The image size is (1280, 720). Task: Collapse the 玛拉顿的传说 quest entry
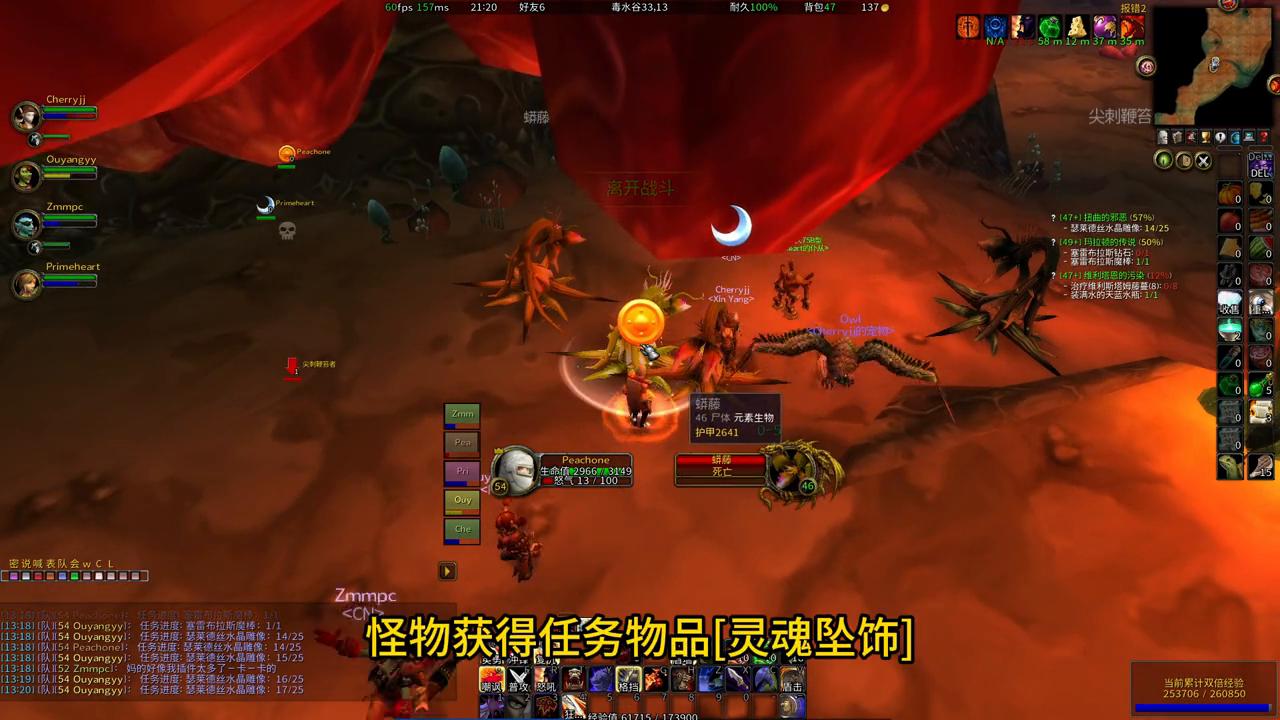point(1054,242)
